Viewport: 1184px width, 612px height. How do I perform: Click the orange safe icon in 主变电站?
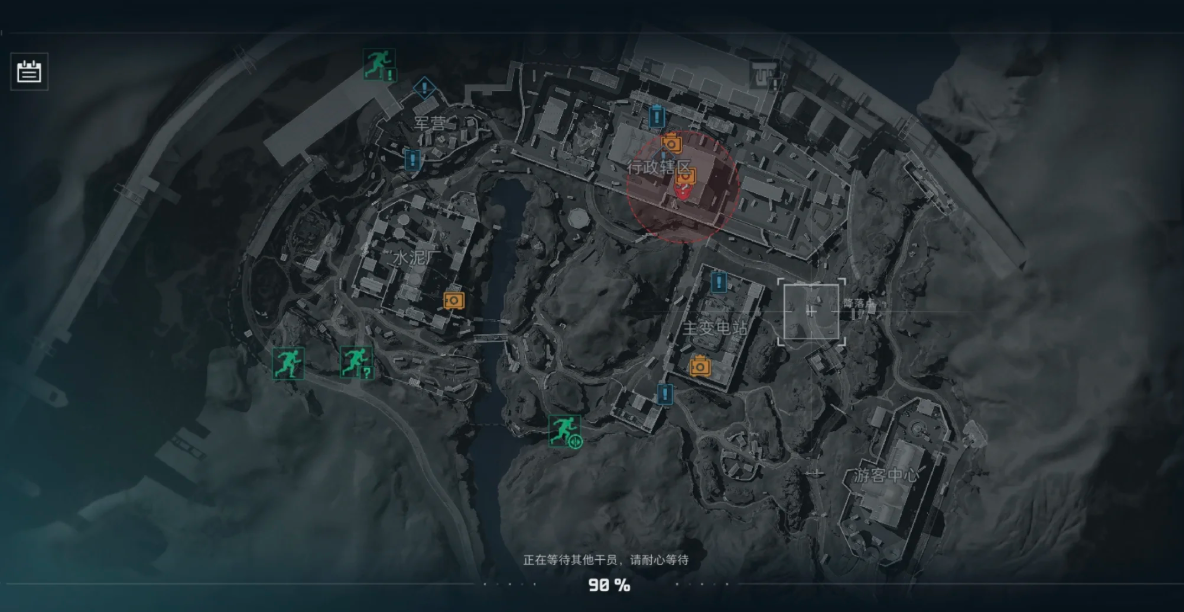(x=700, y=366)
